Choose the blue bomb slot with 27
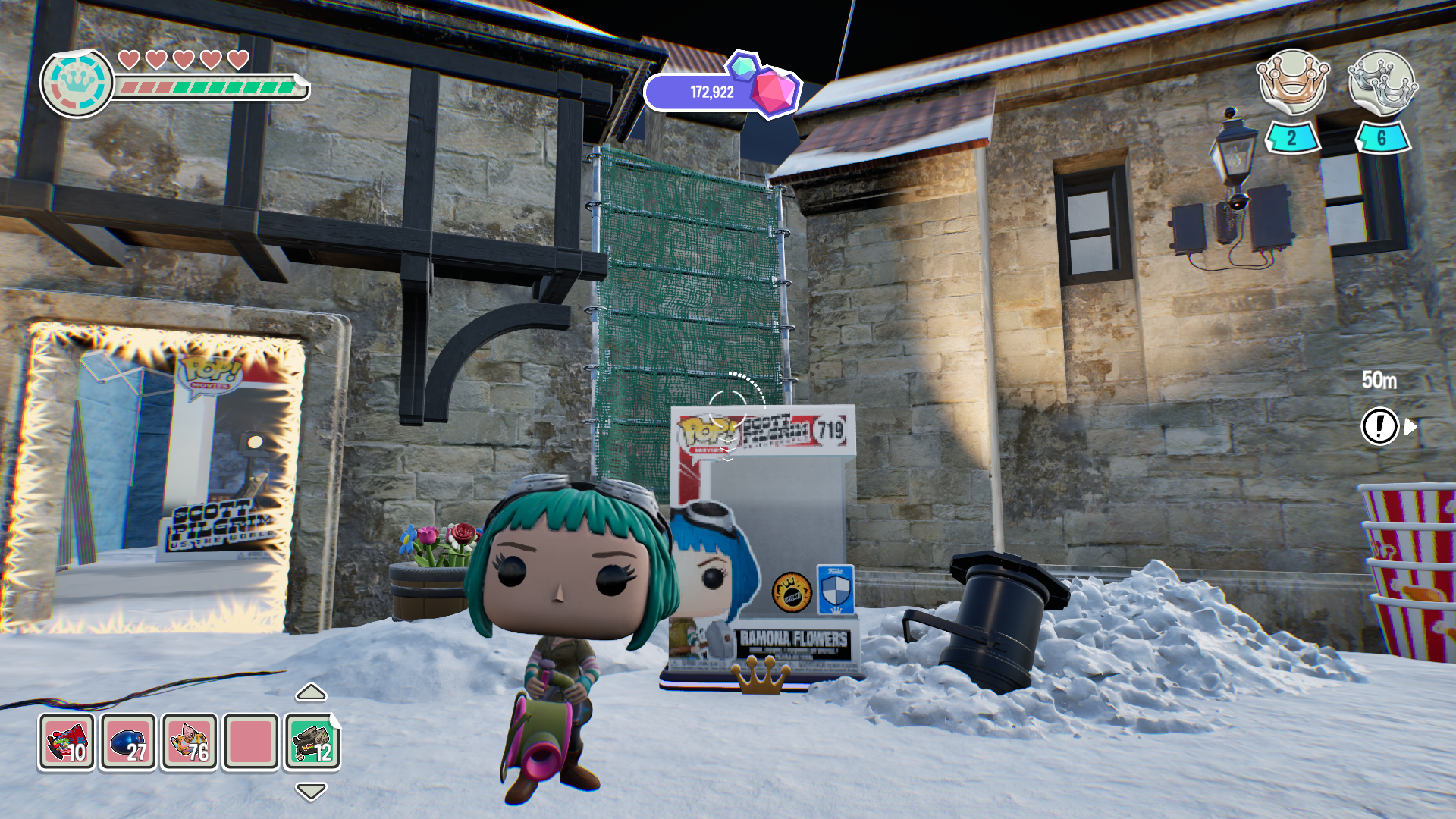This screenshot has width=1456, height=819. click(128, 742)
